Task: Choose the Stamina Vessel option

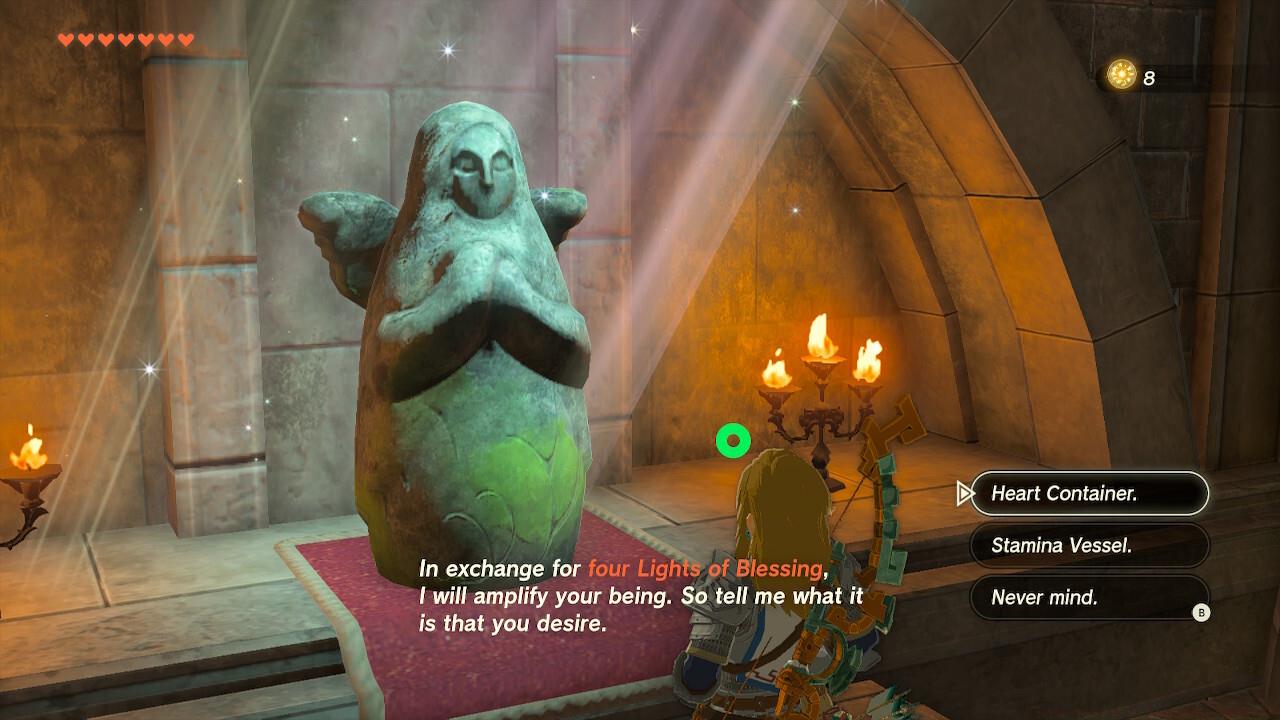Action: tap(1090, 546)
